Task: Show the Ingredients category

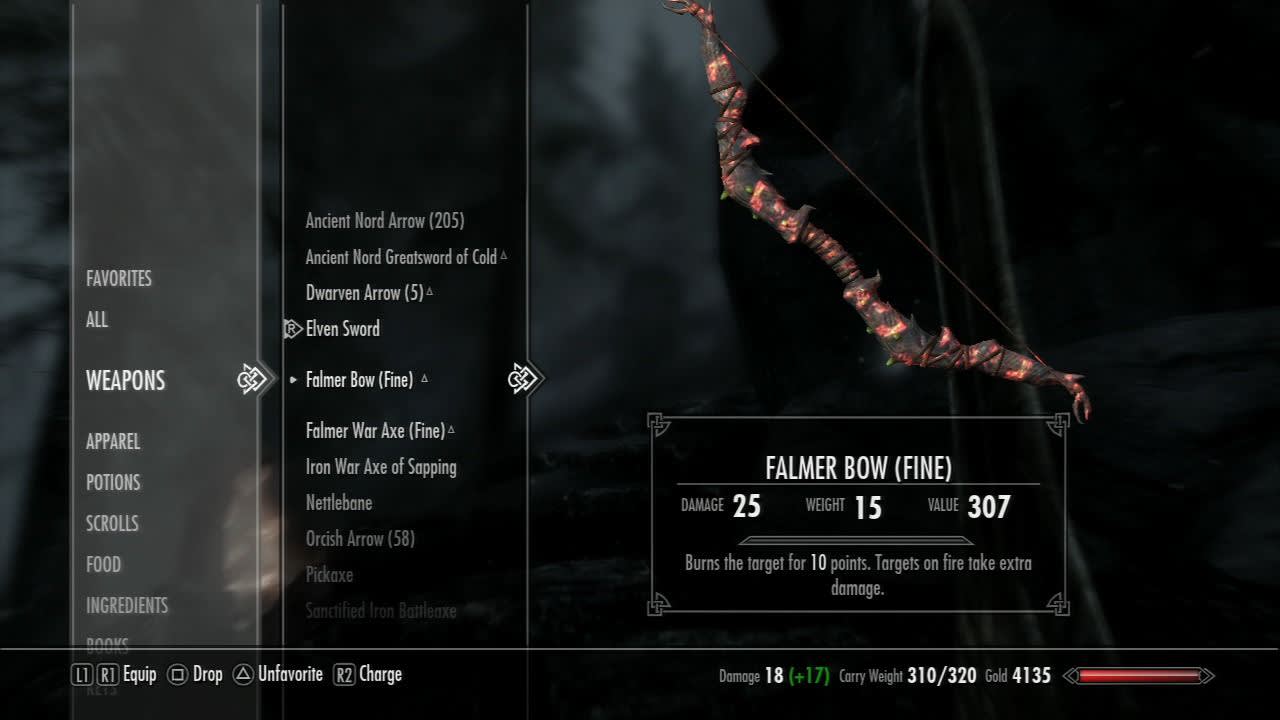Action: coord(127,606)
